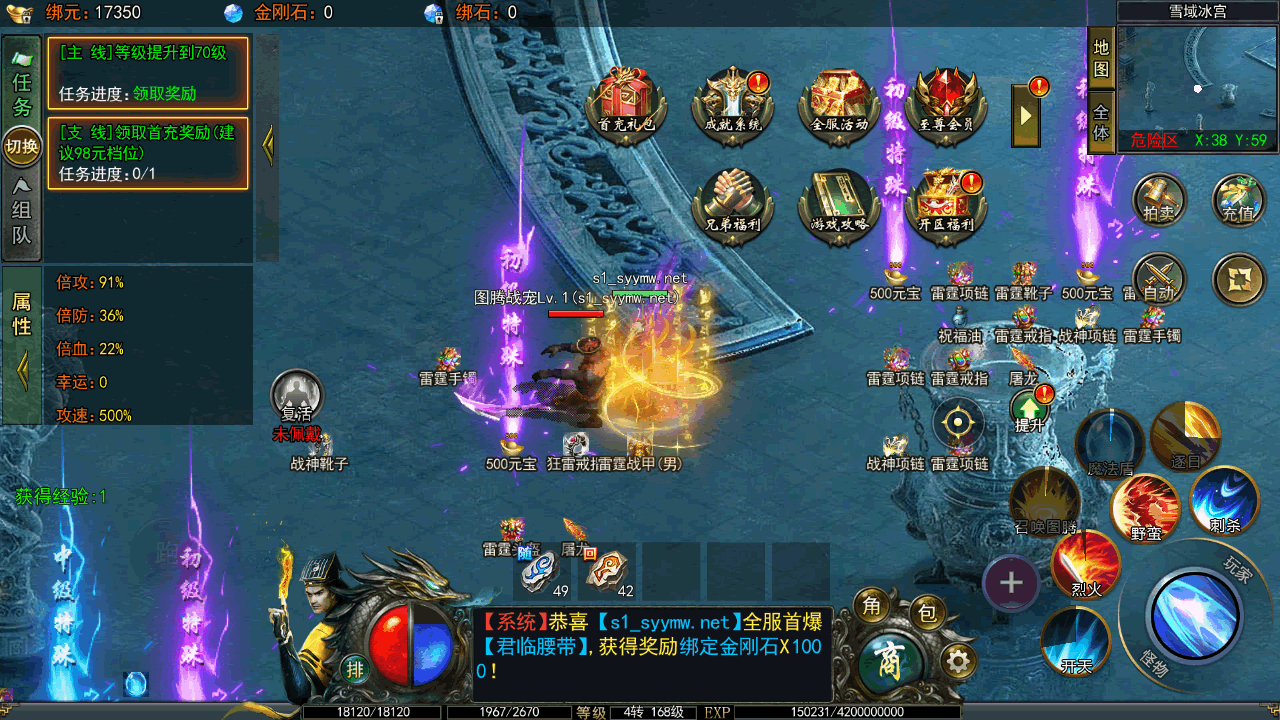
Task: Click the 复活 revive icon
Action: [297, 397]
